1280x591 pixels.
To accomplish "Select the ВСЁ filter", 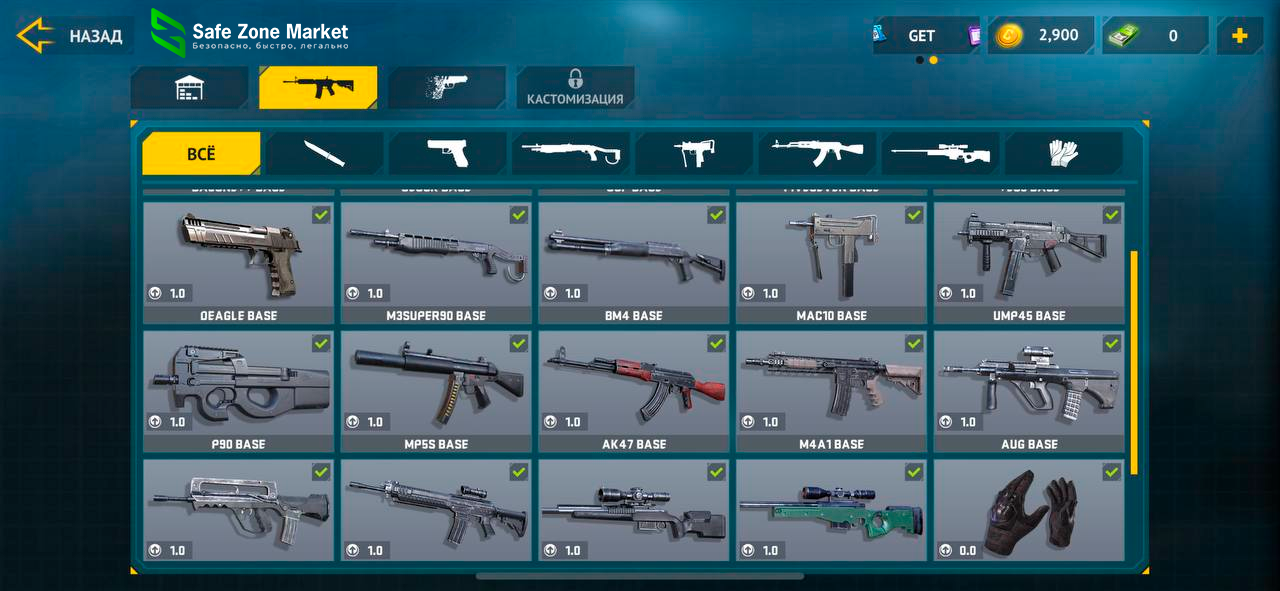I will coord(201,154).
